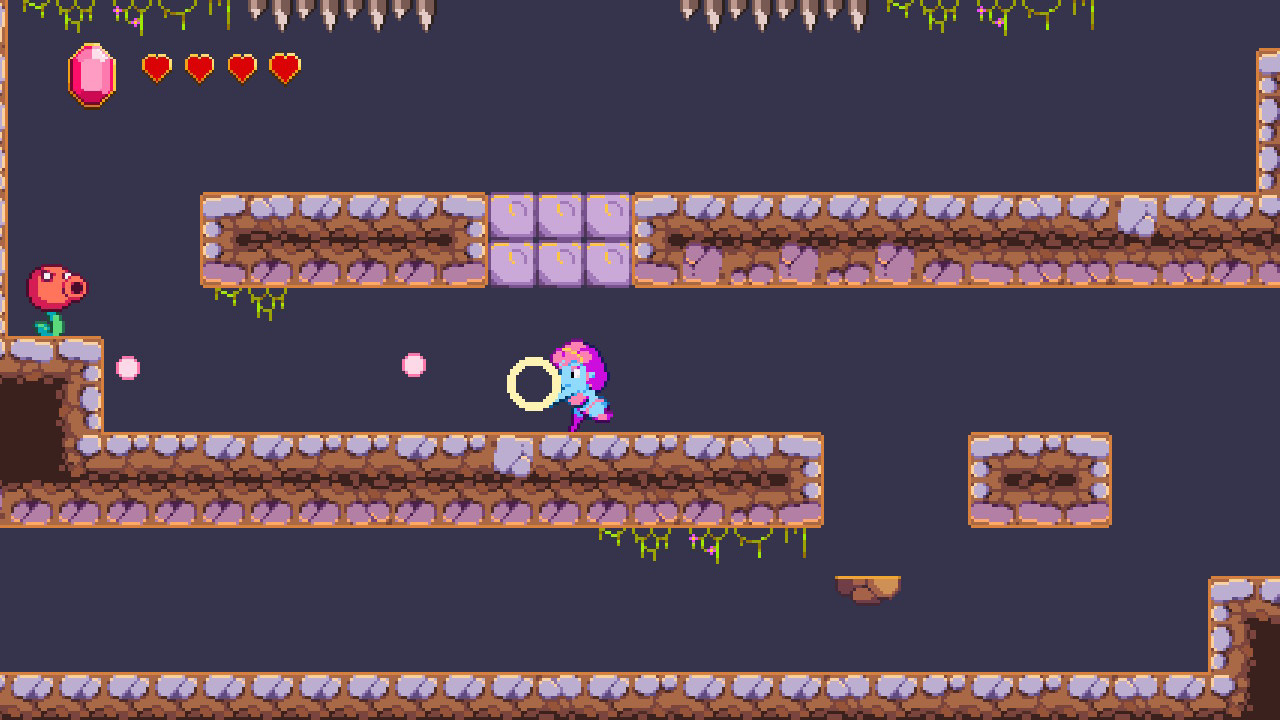Click the pink gem counter icon
Viewport: 1280px width, 720px height.
pyautogui.click(x=90, y=75)
